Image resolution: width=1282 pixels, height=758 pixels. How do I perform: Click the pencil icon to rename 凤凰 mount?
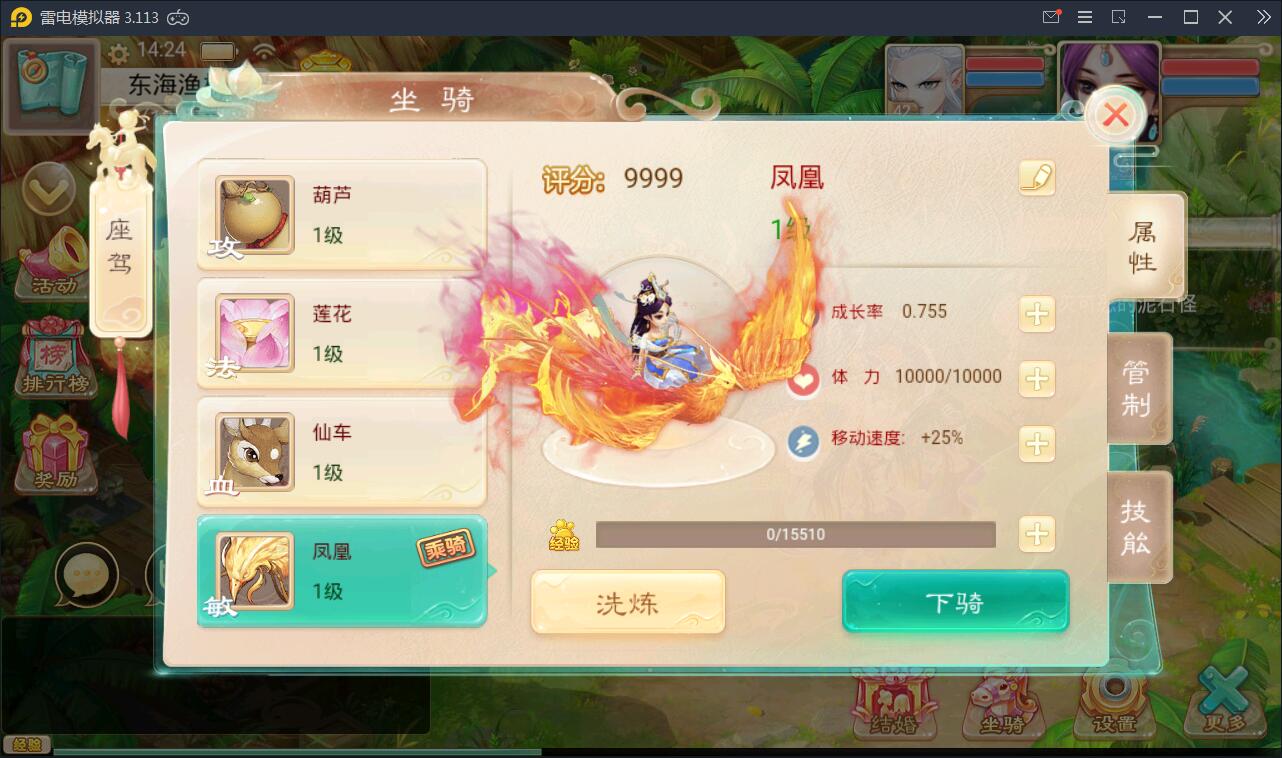click(x=1038, y=177)
